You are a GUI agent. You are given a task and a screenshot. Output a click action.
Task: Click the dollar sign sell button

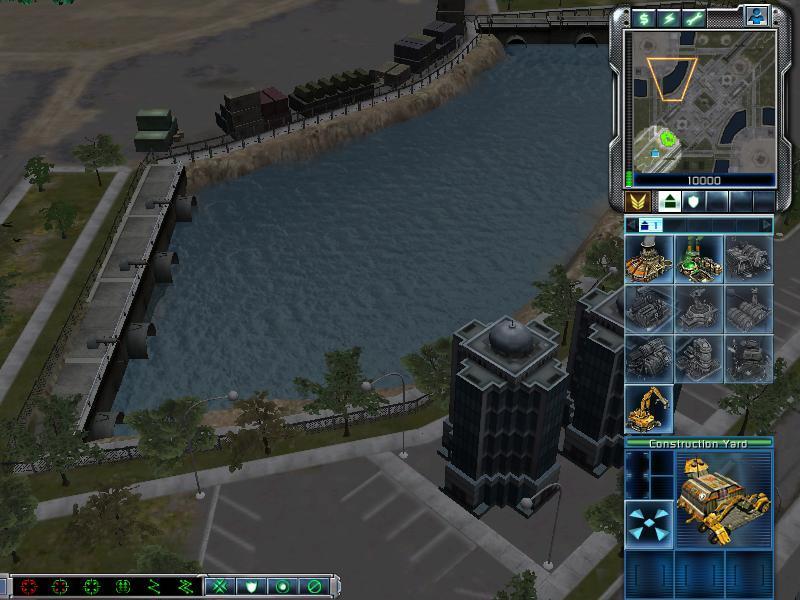[x=641, y=18]
